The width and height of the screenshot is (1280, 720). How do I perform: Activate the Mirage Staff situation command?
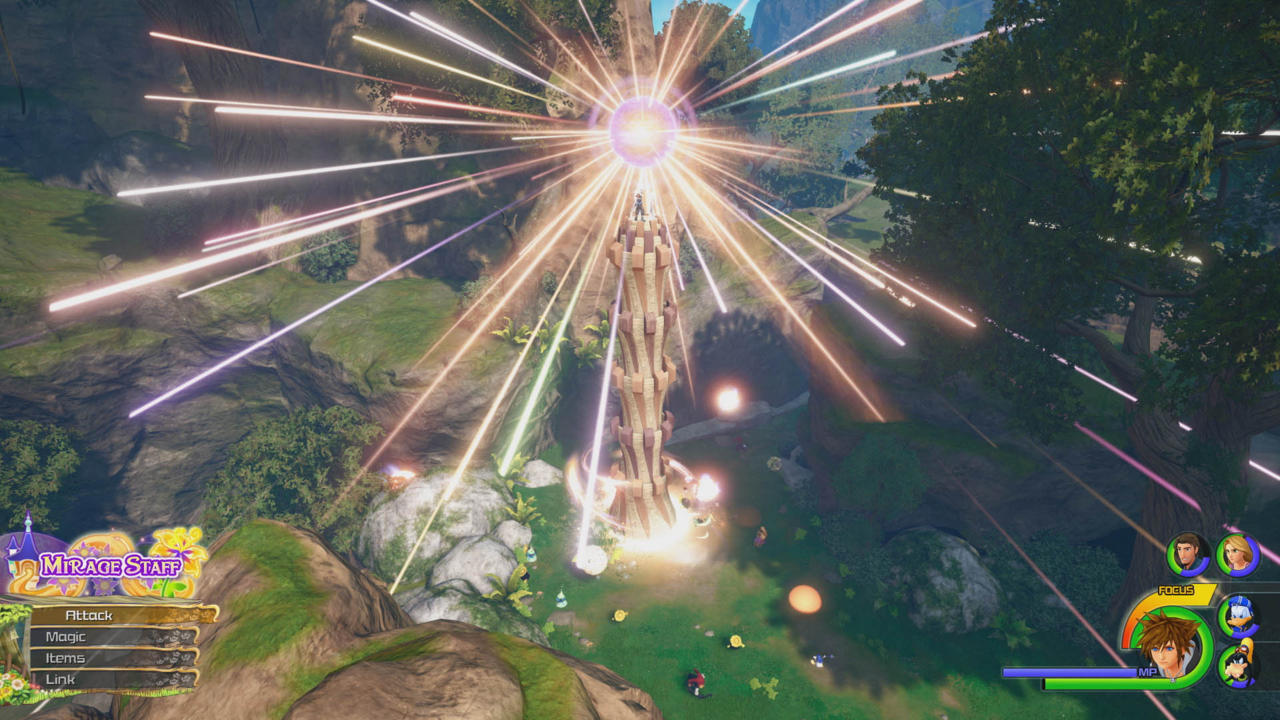click(111, 564)
